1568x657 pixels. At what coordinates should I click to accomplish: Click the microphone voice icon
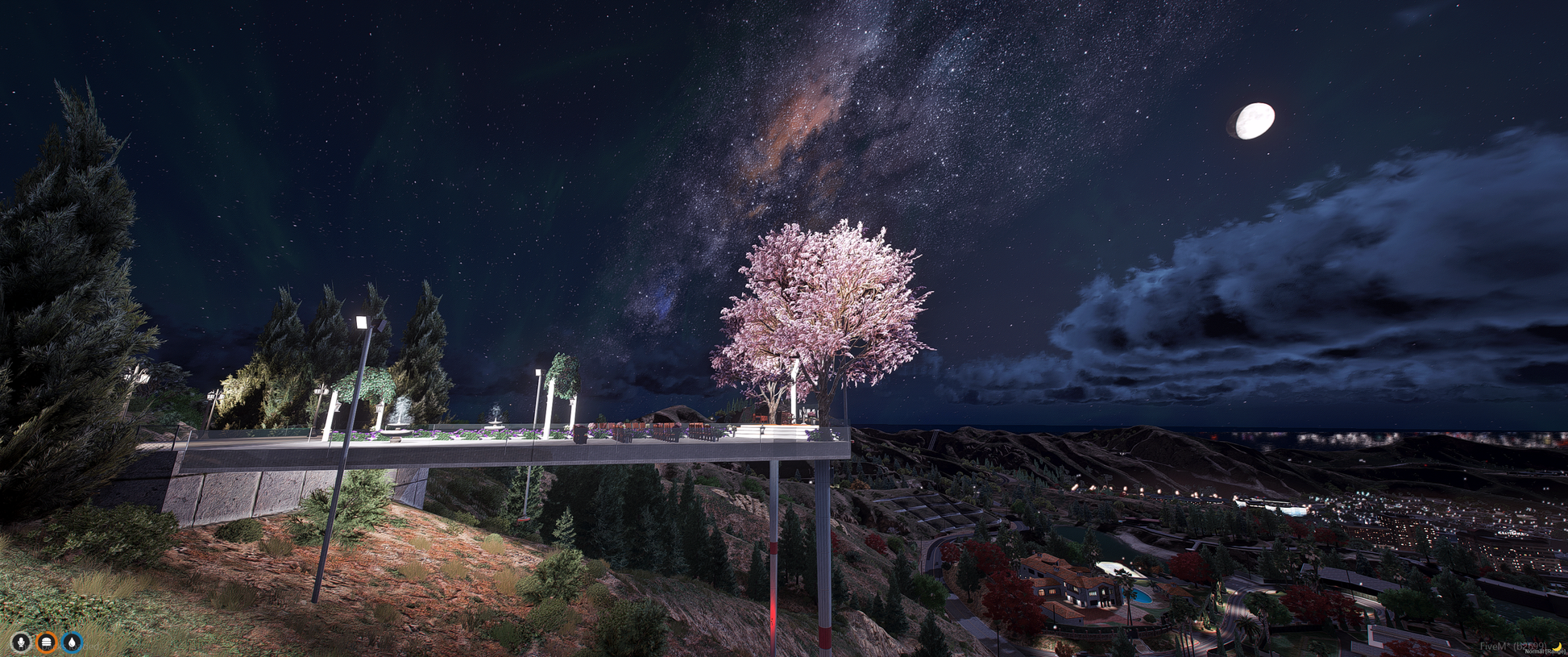(21, 642)
